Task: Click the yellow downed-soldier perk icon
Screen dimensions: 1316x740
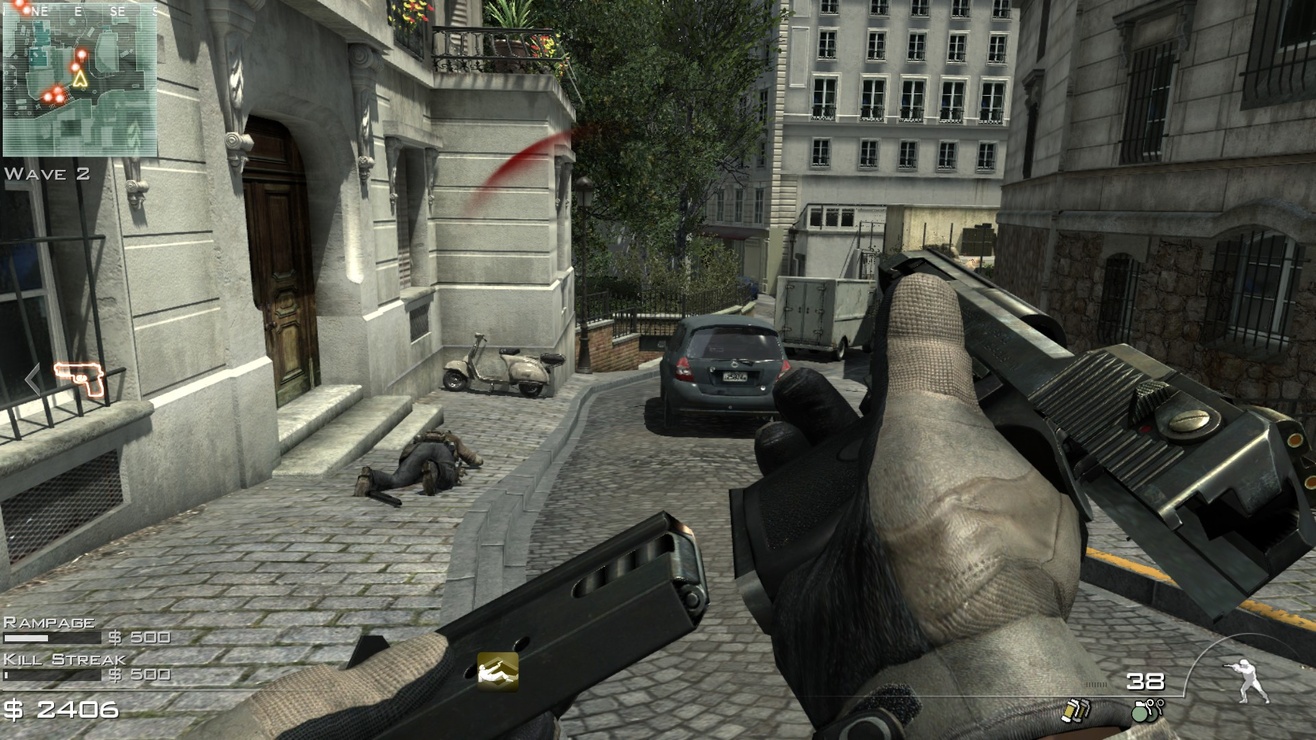Action: coord(497,672)
